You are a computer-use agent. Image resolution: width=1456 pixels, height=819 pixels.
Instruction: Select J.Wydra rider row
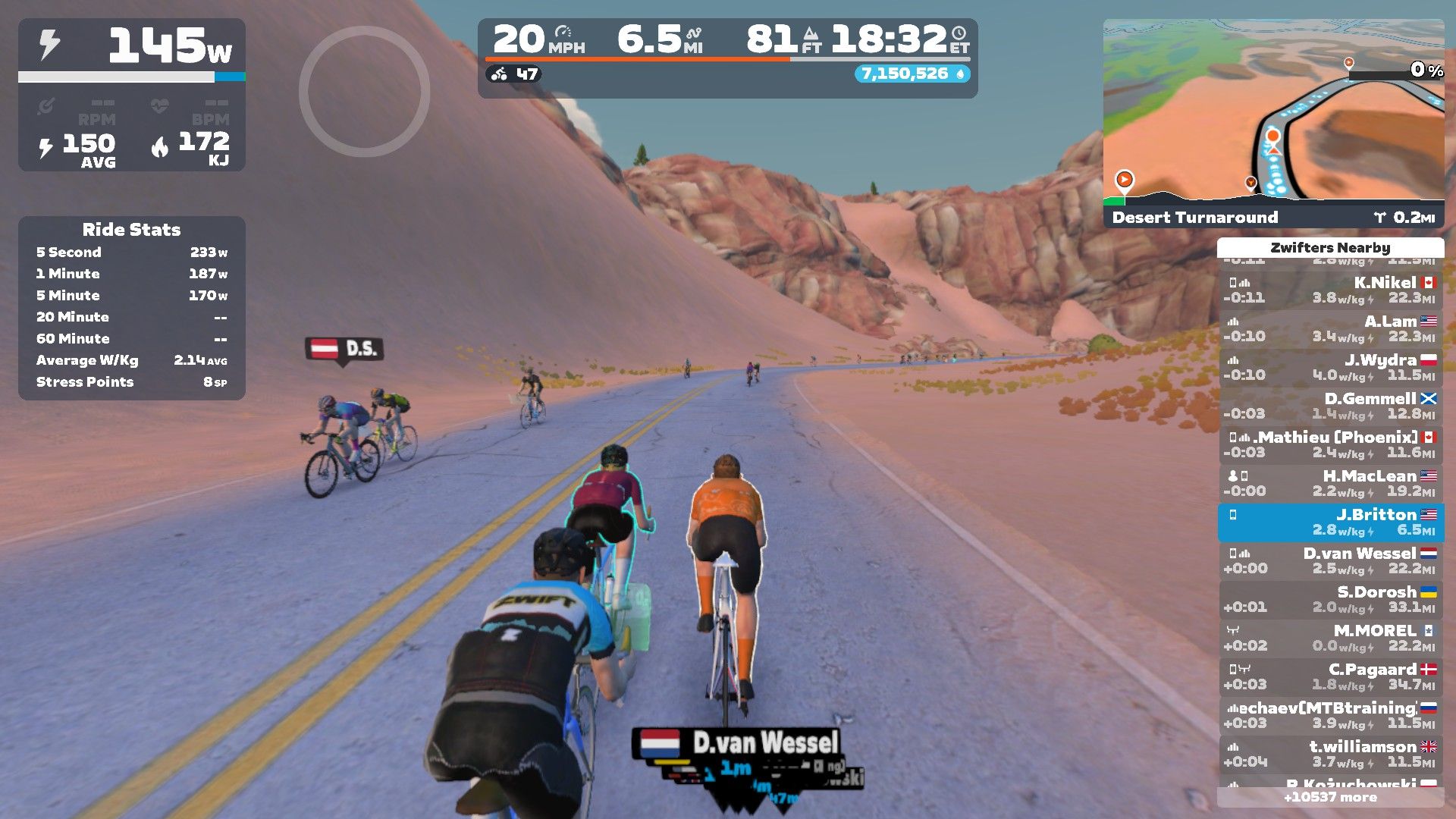(1331, 367)
